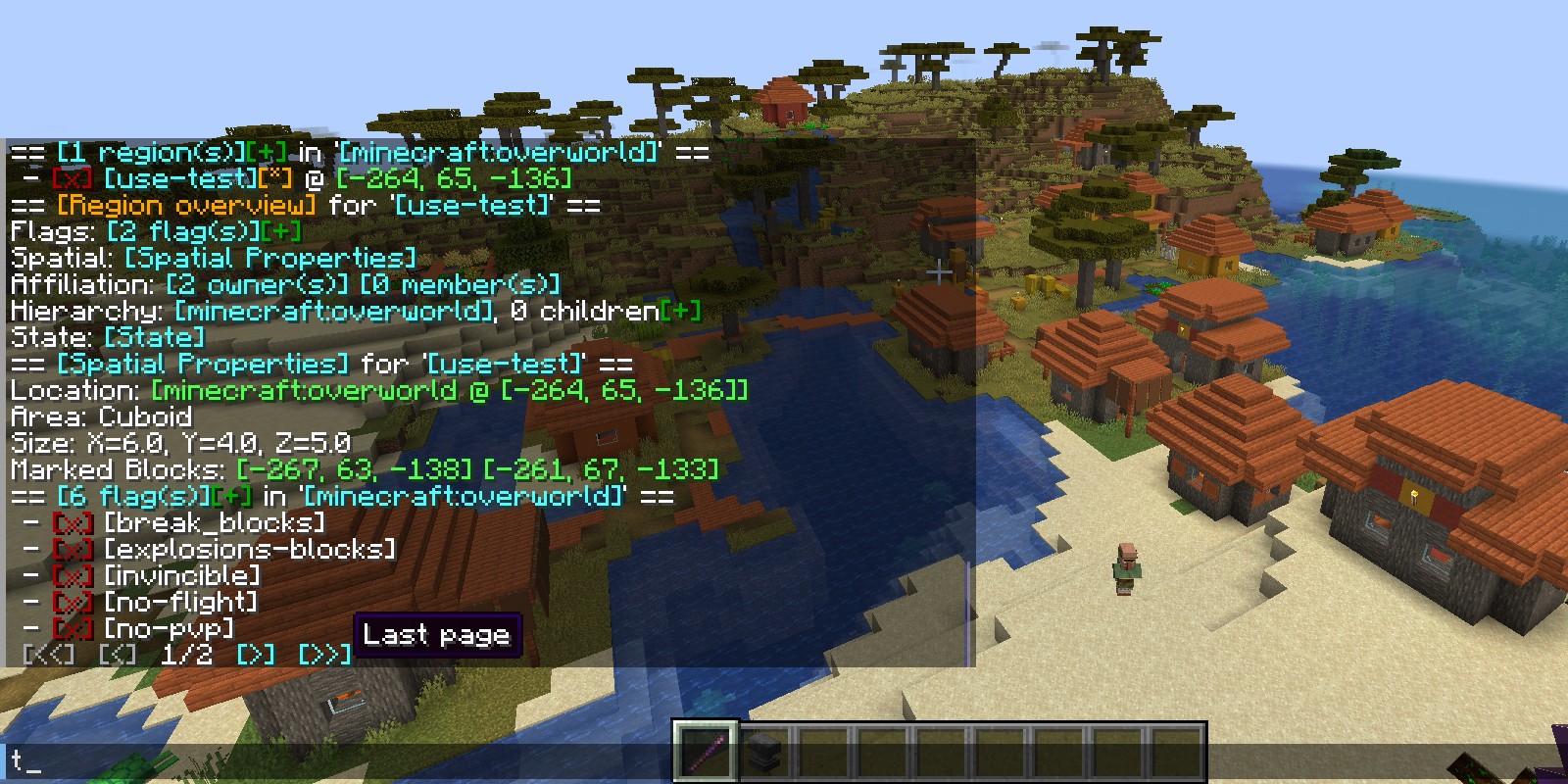Click the [x] beside explosions-blocks
The height and width of the screenshot is (784, 1568).
pyautogui.click(x=73, y=550)
